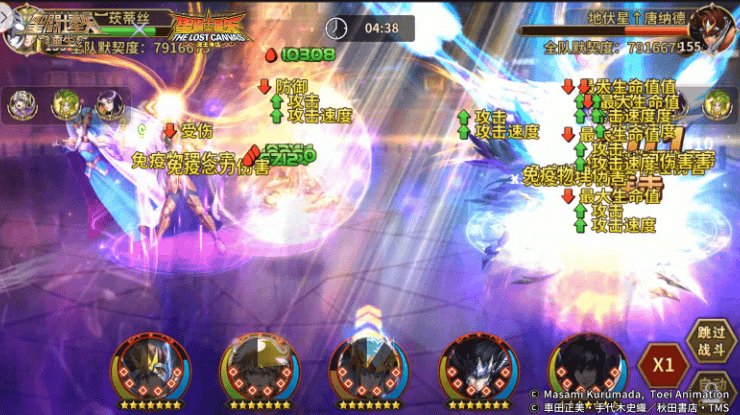Select the dark purple-haired ally support portrait
The height and width of the screenshot is (415, 740).
coord(109,103)
